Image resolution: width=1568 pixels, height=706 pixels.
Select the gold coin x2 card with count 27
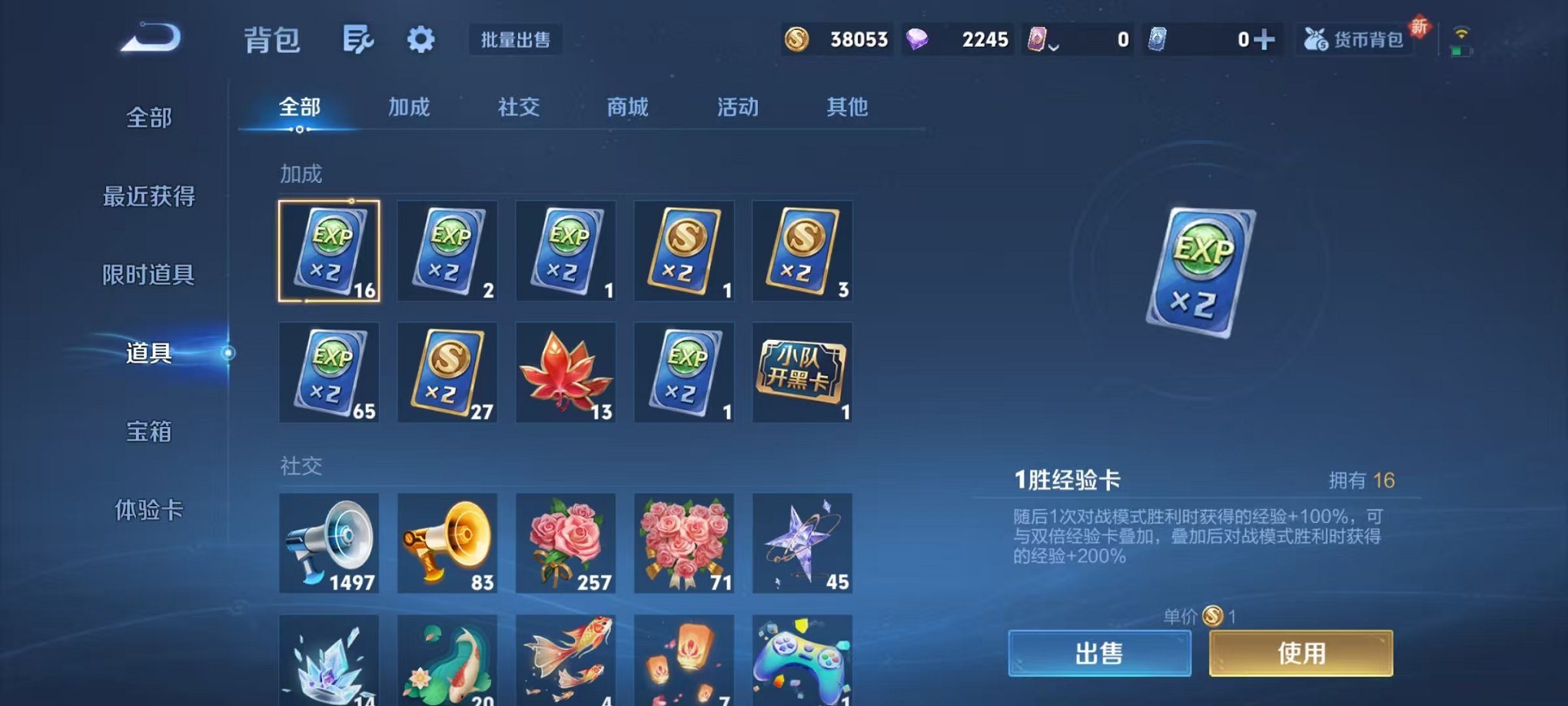coord(447,372)
